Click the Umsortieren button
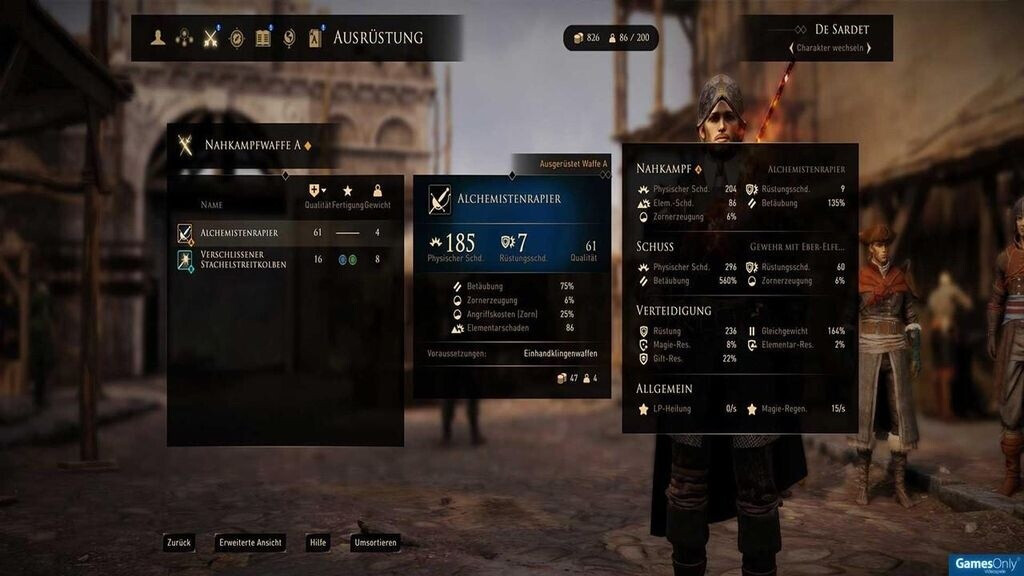Image resolution: width=1024 pixels, height=576 pixels. (375, 543)
